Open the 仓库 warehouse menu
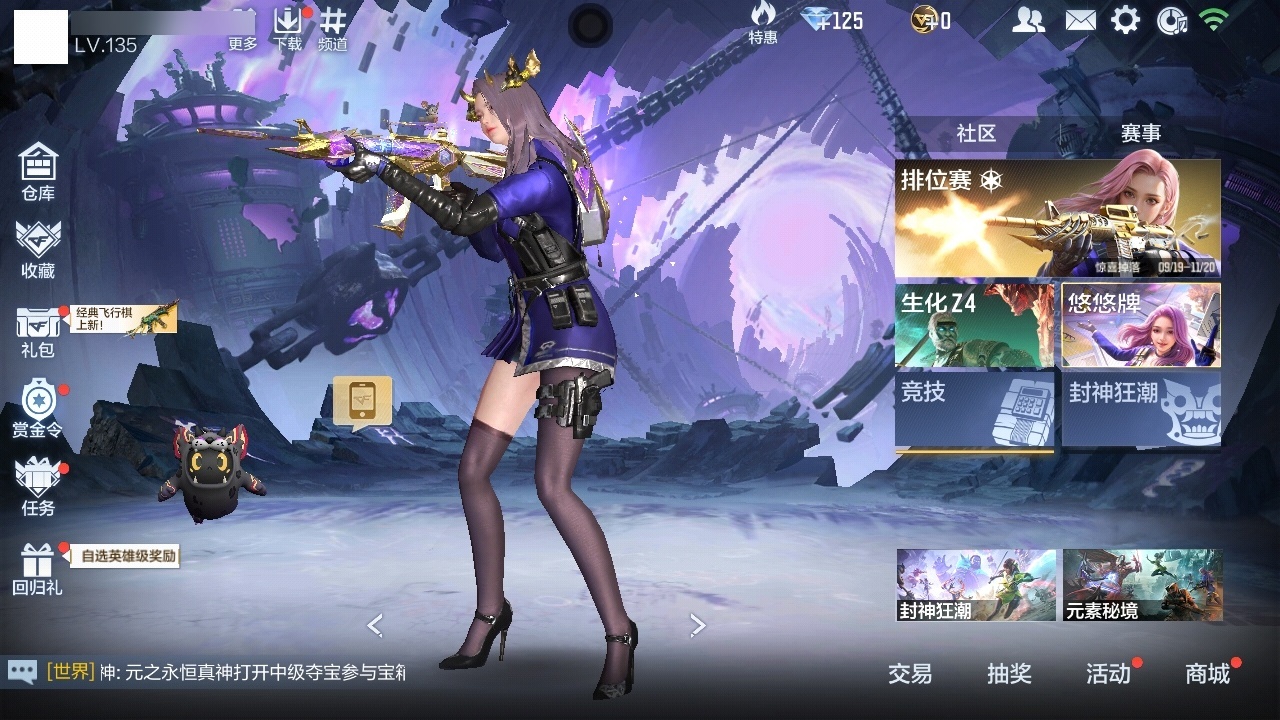The width and height of the screenshot is (1280, 720). pos(38,170)
